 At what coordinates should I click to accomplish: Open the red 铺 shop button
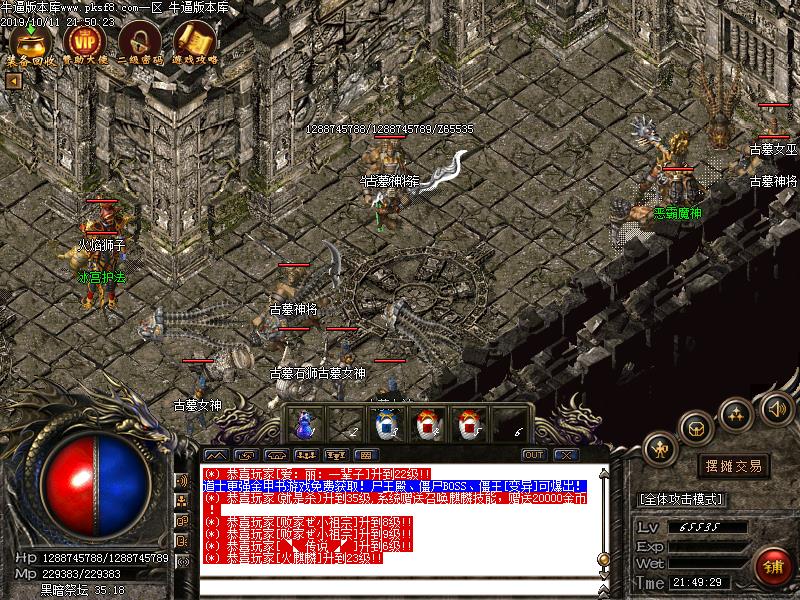(x=771, y=565)
